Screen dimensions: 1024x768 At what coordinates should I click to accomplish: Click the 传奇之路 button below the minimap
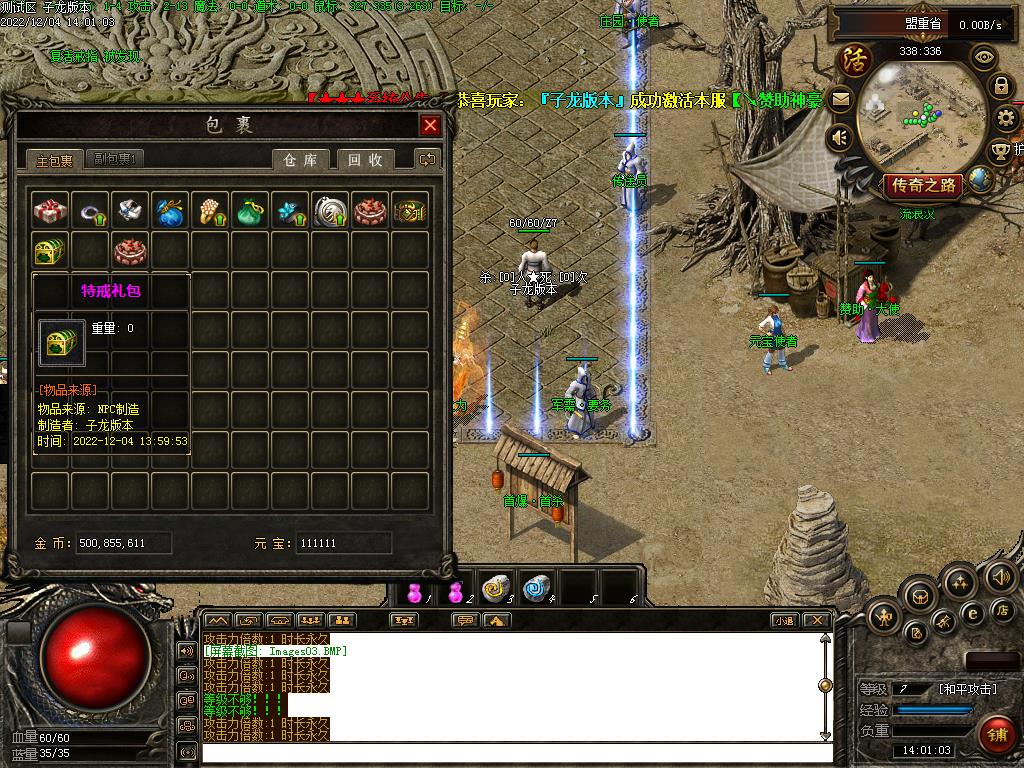923,185
